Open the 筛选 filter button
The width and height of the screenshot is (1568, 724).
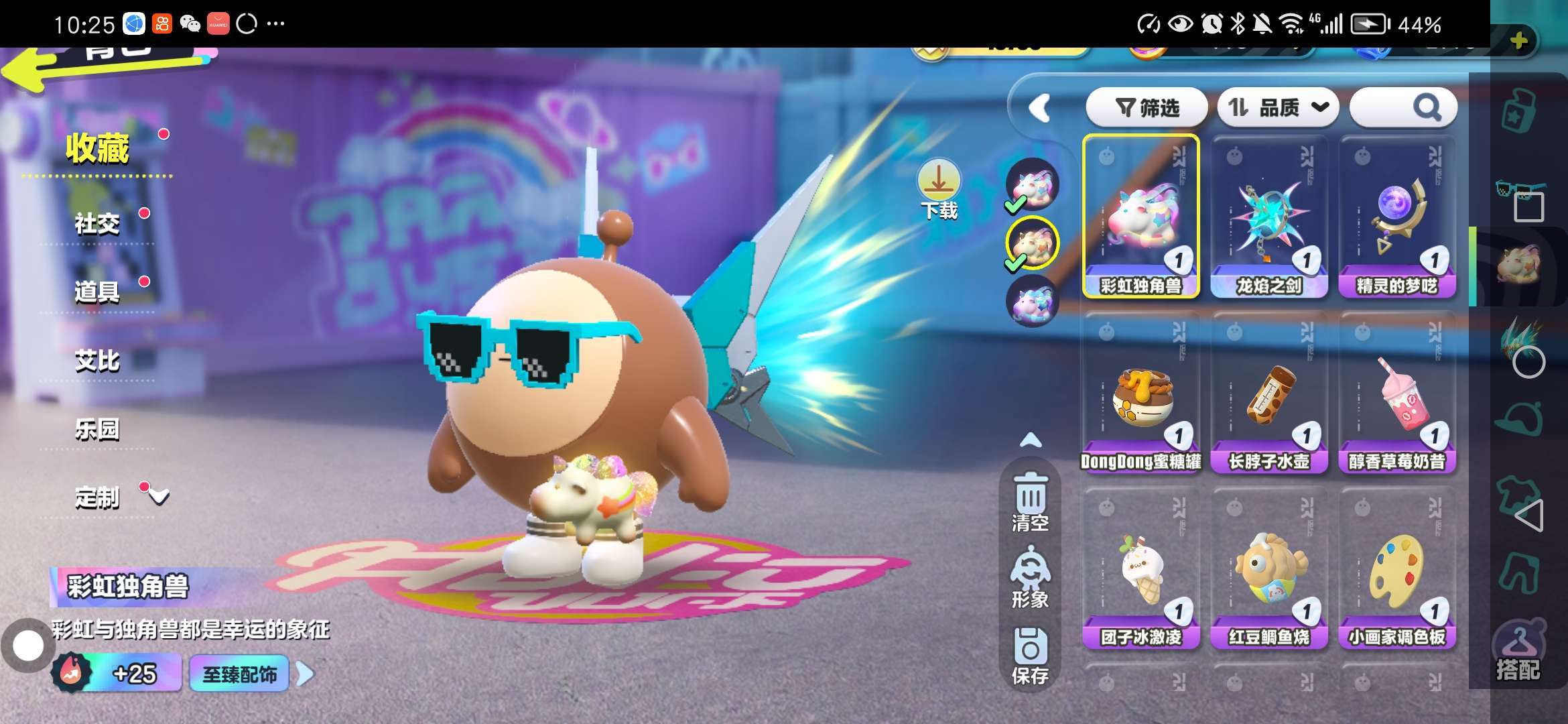[1147, 107]
